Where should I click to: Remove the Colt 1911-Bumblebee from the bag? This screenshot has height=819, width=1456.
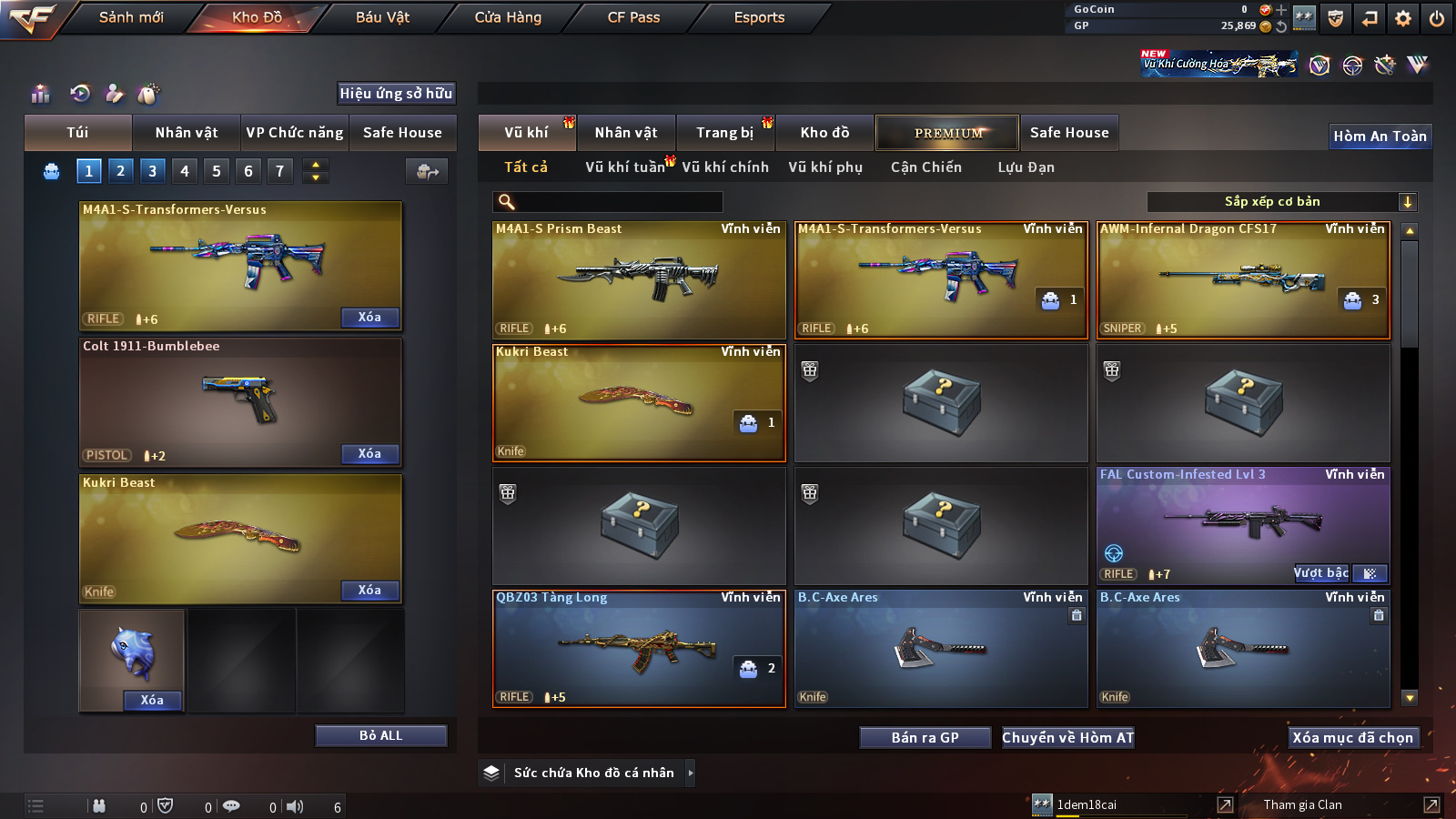point(369,454)
